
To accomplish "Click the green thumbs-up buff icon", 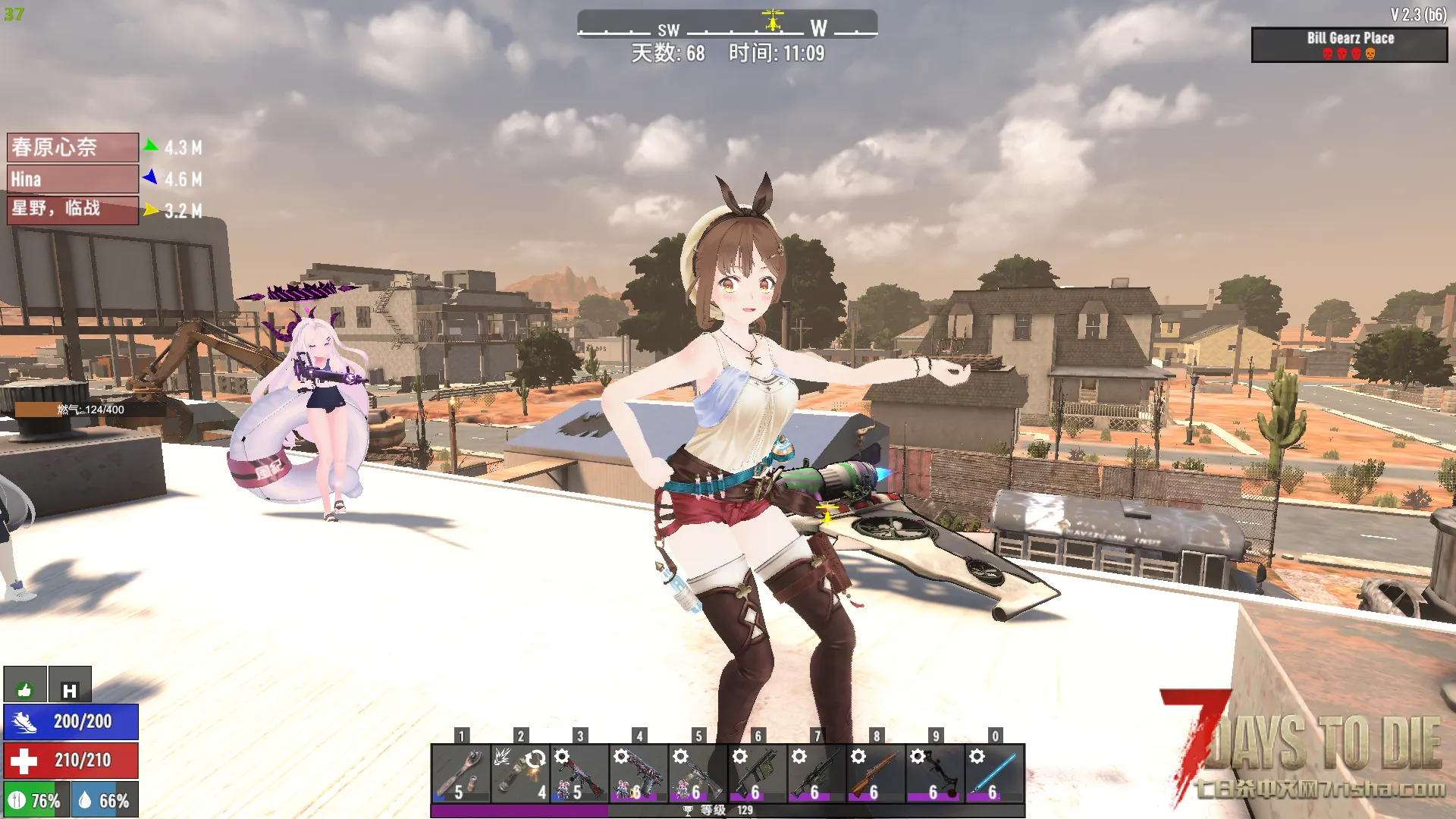I will point(25,685).
